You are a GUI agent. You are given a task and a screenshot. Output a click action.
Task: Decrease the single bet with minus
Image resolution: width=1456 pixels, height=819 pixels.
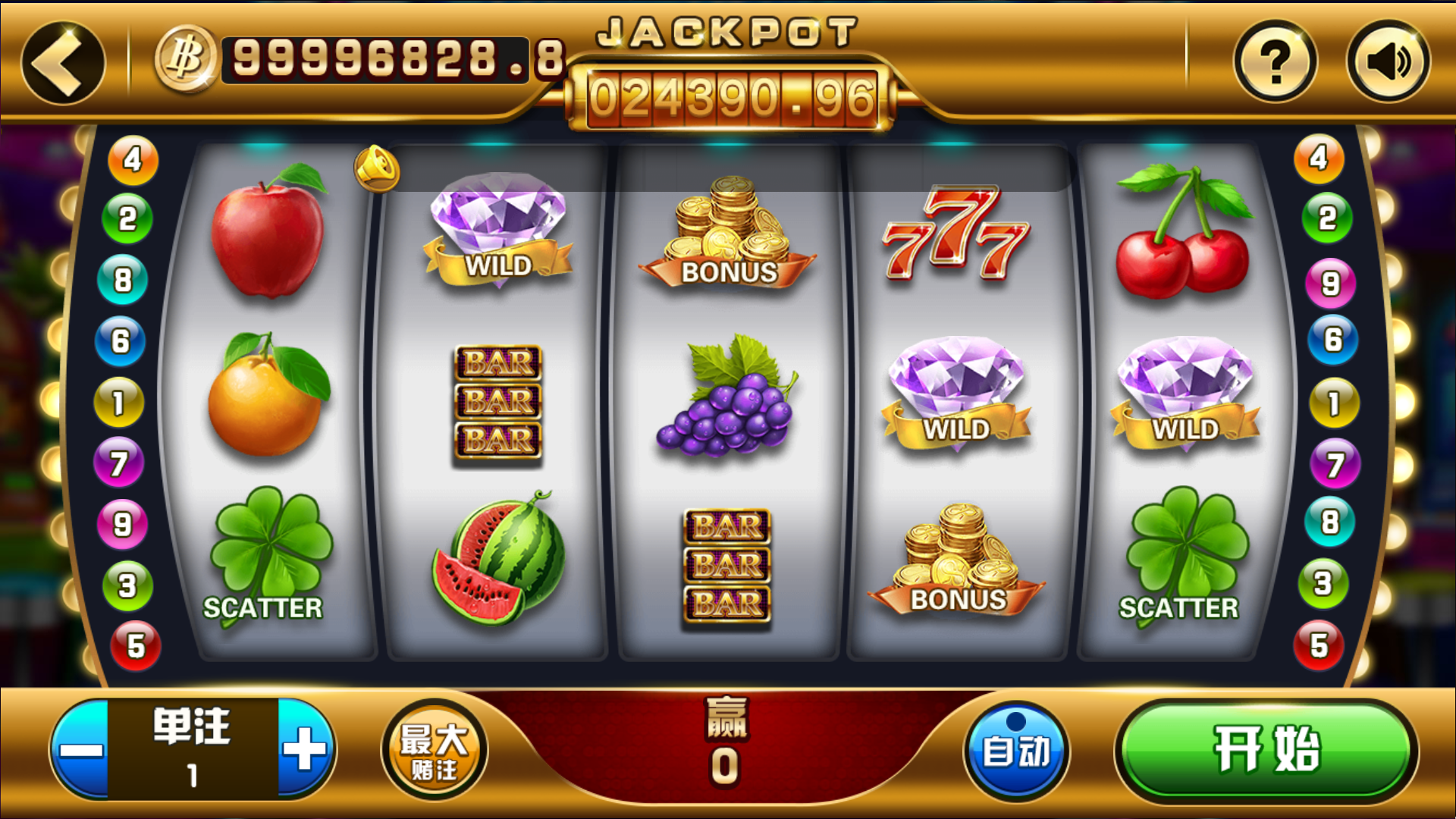click(80, 749)
